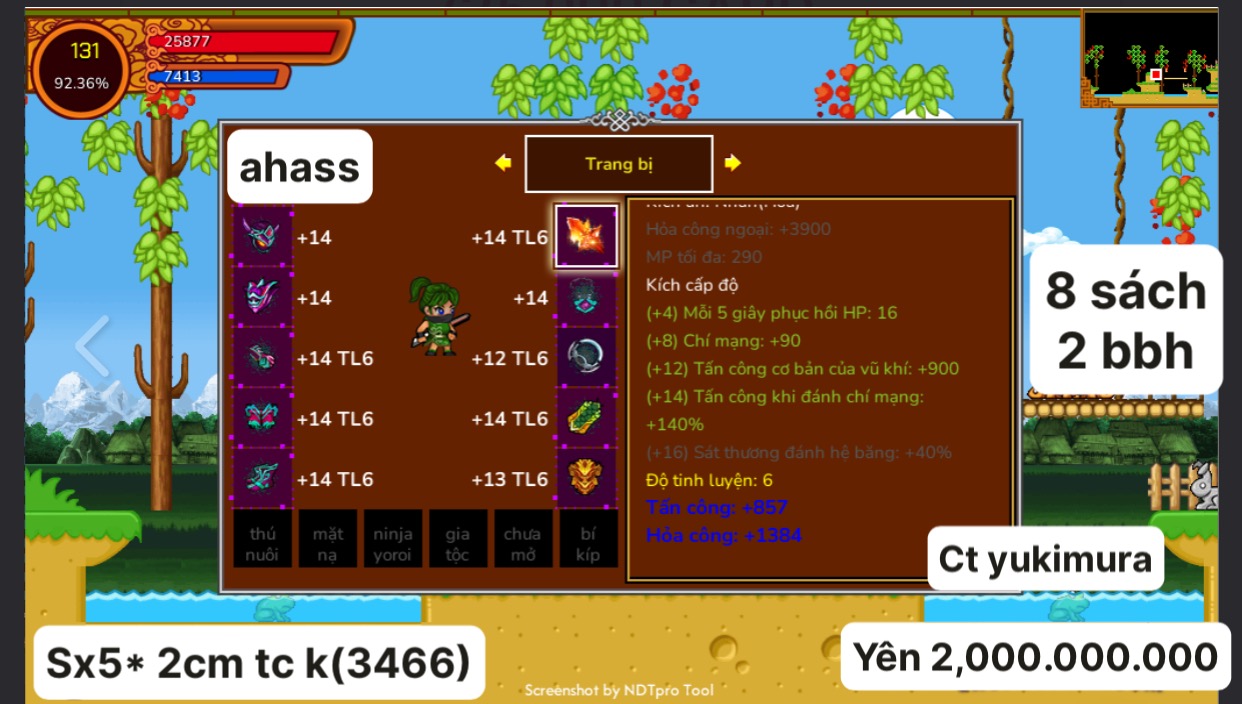
Task: Select the "mặt nạ" mask slot
Action: point(327,540)
